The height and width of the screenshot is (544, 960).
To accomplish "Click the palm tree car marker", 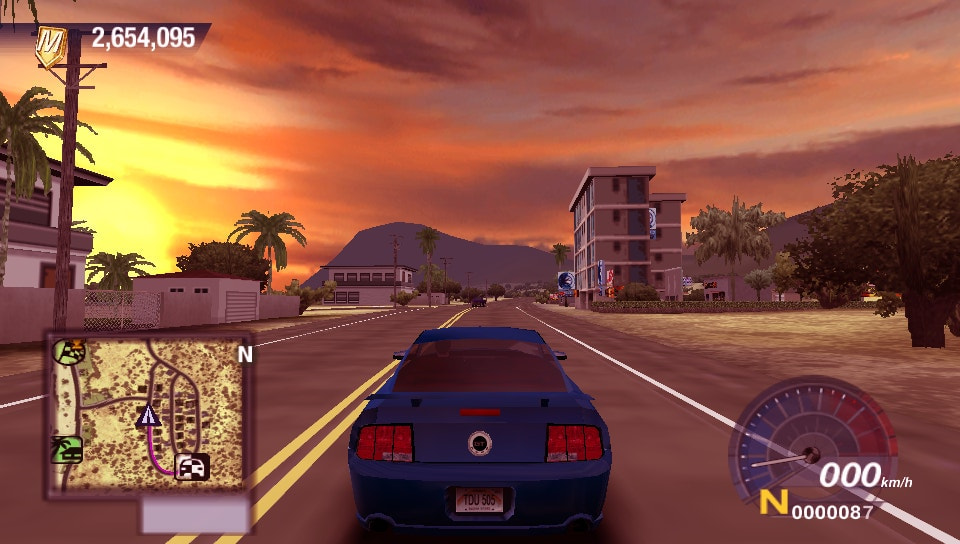I will click(67, 450).
